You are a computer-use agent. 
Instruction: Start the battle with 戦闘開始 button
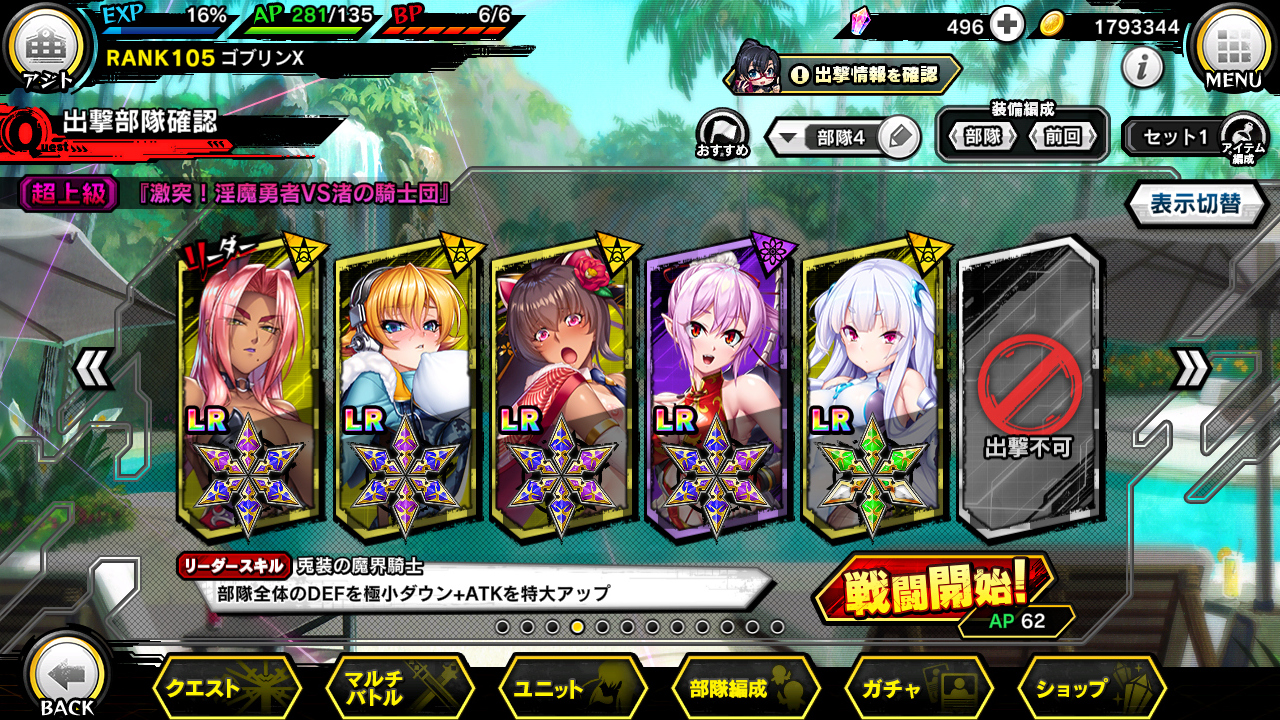pyautogui.click(x=934, y=592)
